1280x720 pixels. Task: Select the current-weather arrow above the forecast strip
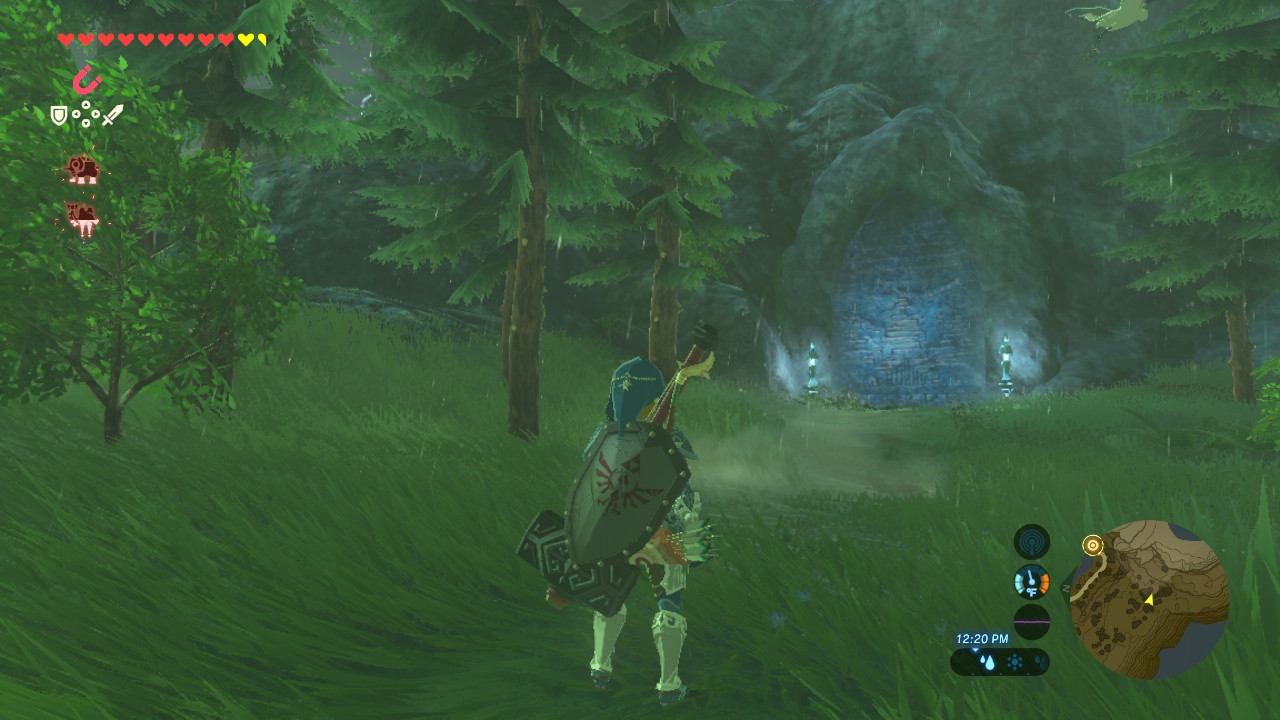coord(975,650)
